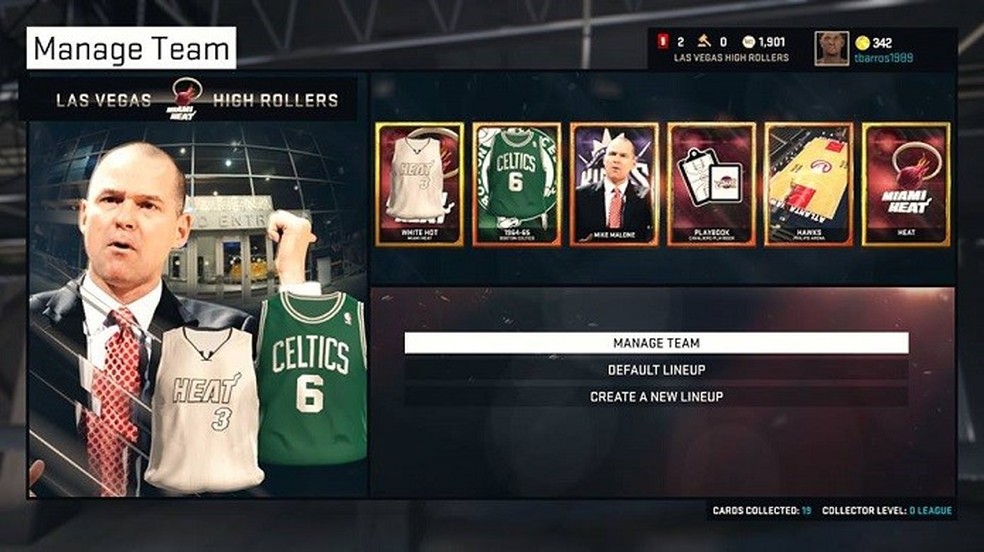Open Create a New Lineup
The height and width of the screenshot is (552, 984).
coord(656,397)
